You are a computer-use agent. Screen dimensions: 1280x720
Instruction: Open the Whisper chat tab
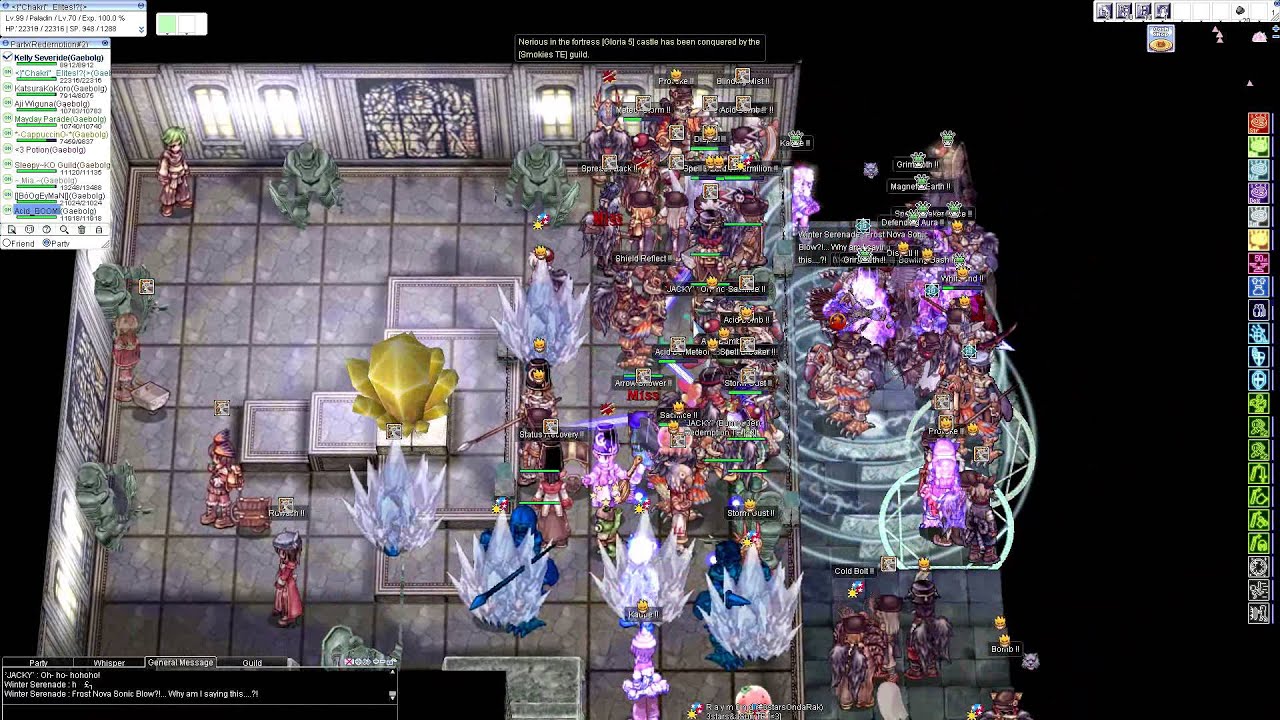pos(109,663)
